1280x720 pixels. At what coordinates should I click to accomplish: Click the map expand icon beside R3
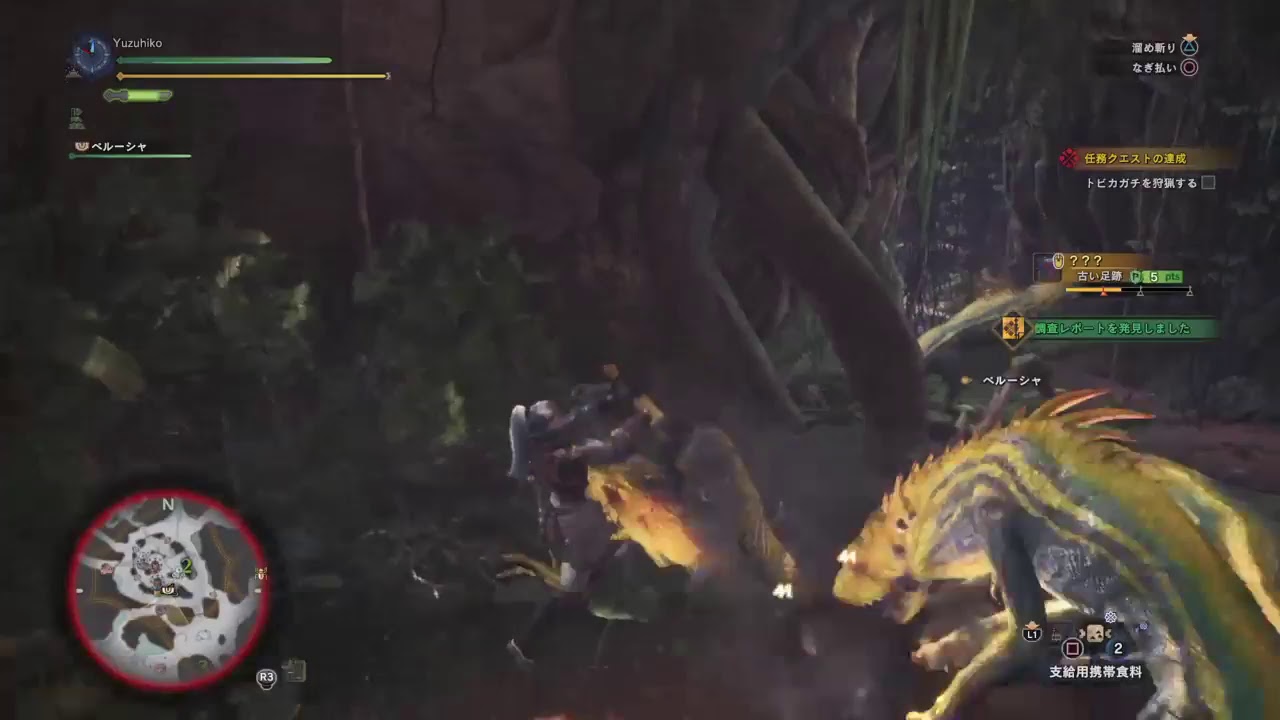tap(295, 673)
